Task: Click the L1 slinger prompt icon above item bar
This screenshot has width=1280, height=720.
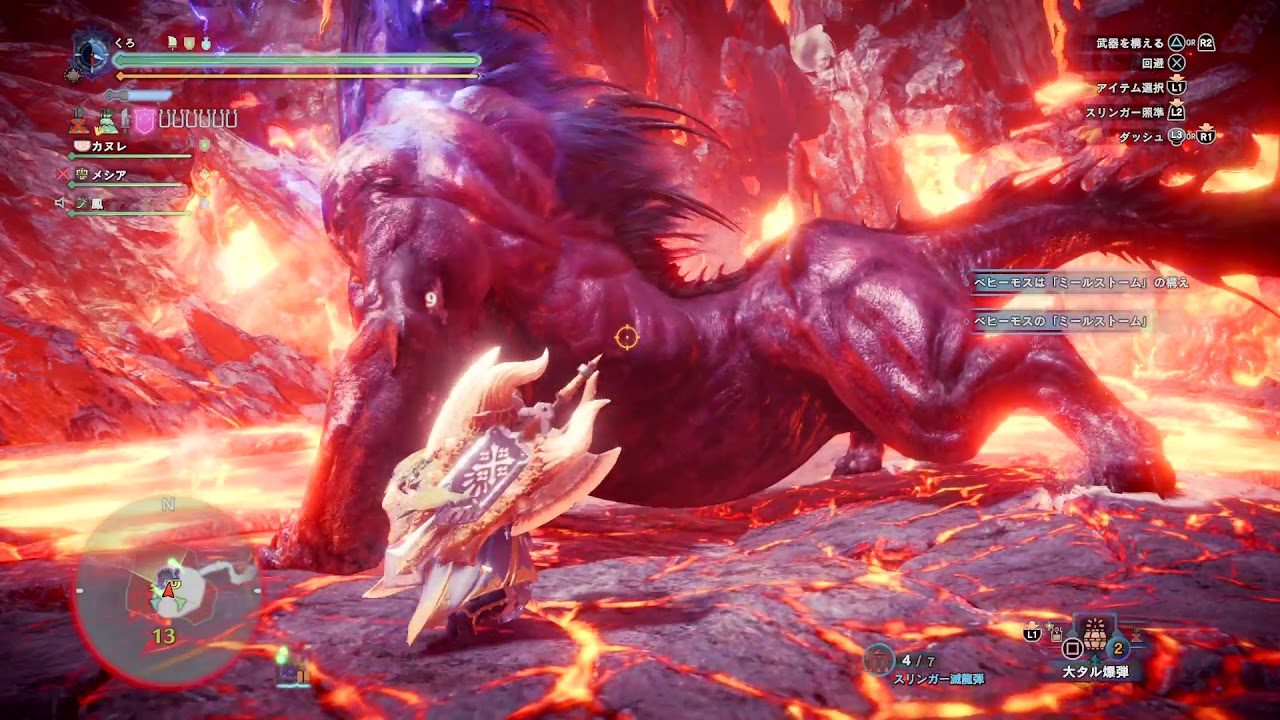Action: point(1032,634)
